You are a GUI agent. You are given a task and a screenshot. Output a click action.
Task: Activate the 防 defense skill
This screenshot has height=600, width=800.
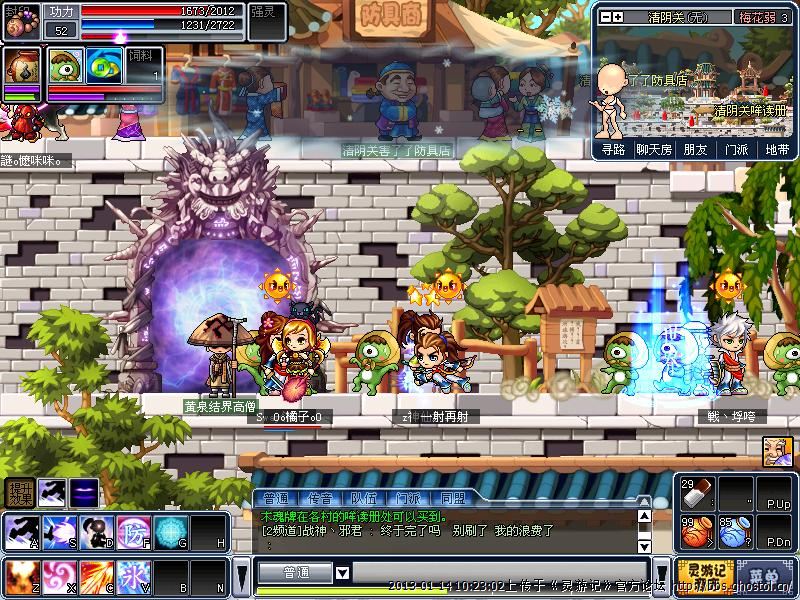click(x=133, y=531)
